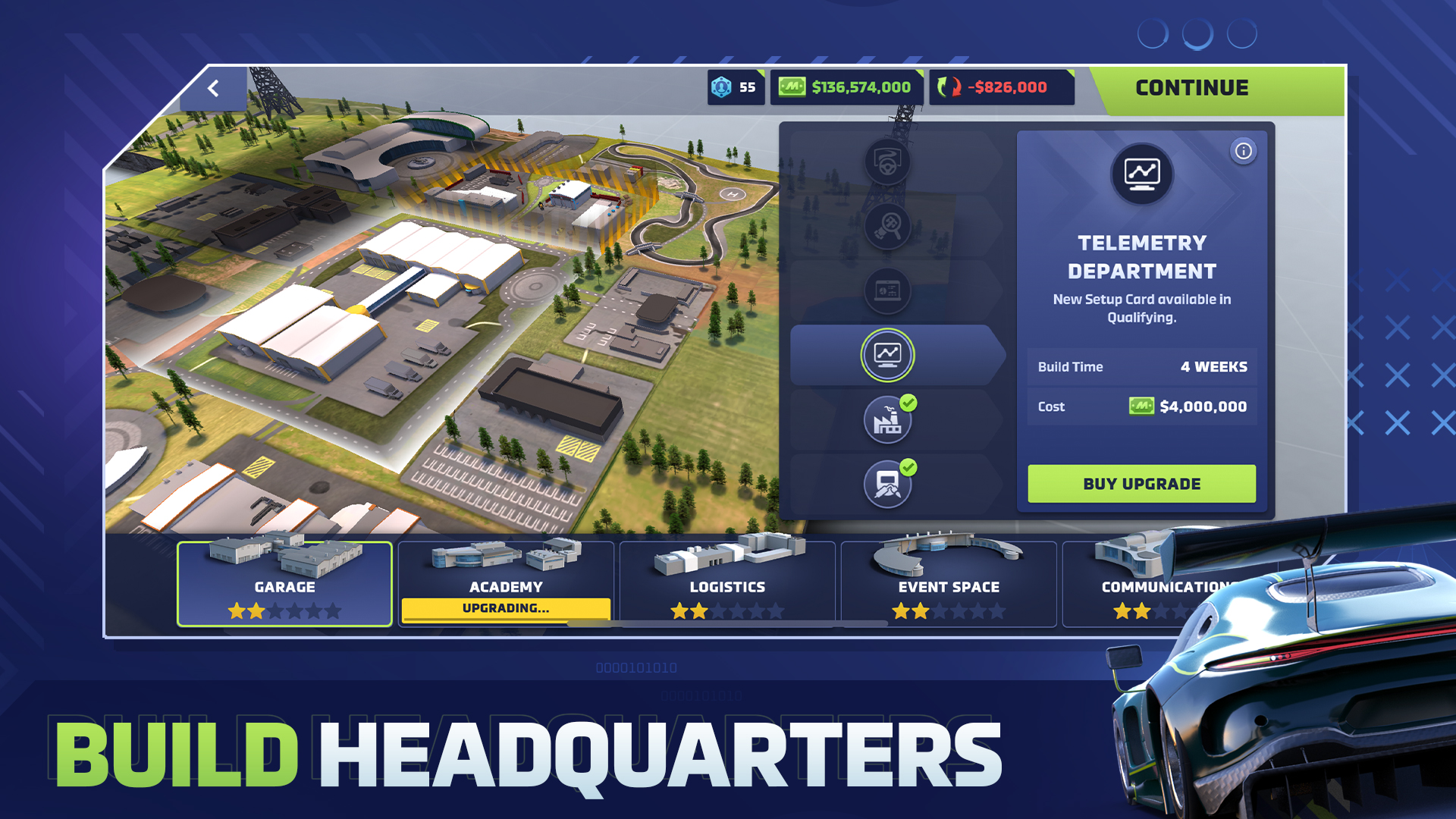
Task: Click the Academy UPGRADING progress bar
Action: pos(506,607)
